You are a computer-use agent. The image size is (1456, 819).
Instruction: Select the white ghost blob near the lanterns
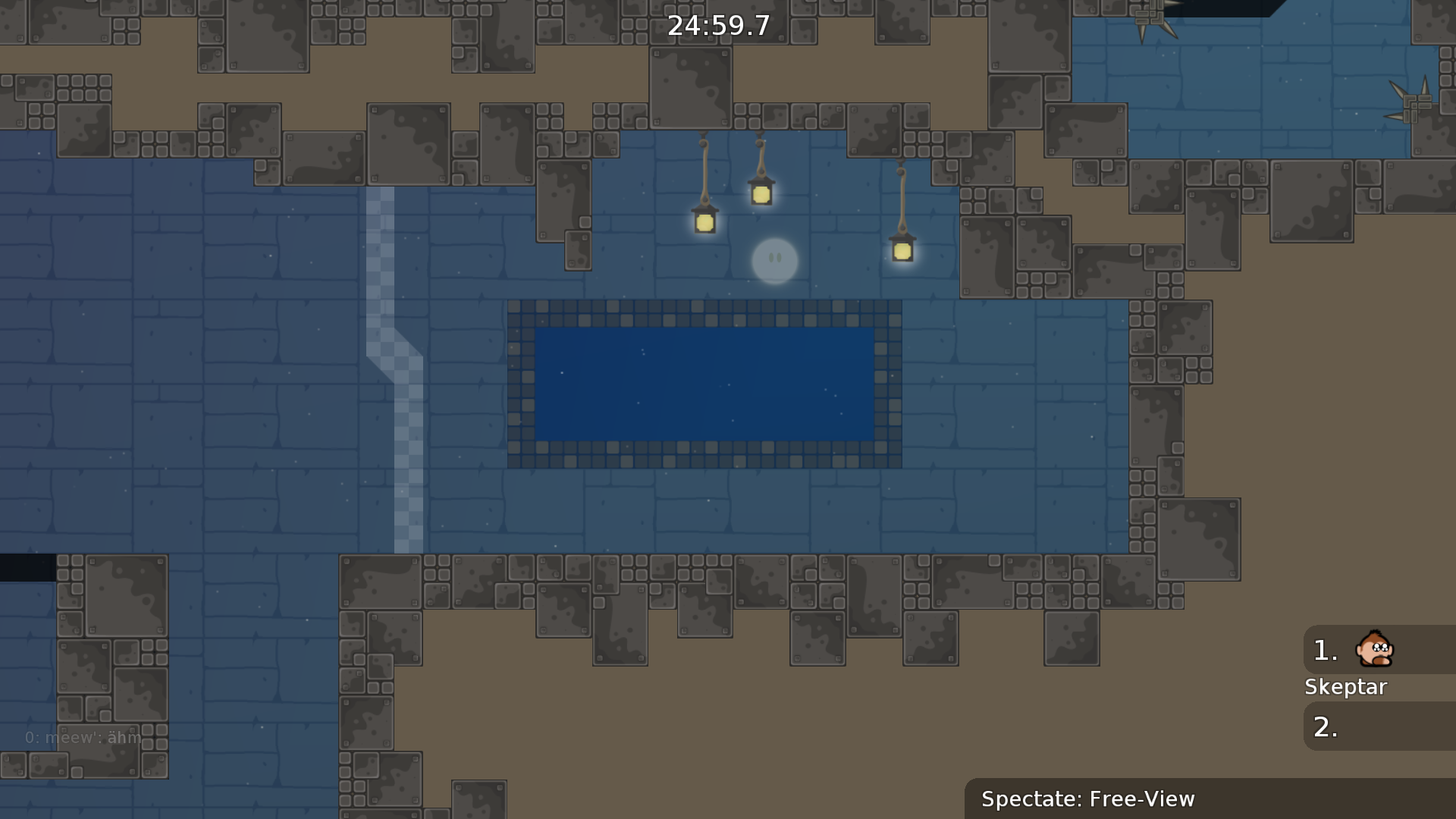pyautogui.click(x=774, y=261)
